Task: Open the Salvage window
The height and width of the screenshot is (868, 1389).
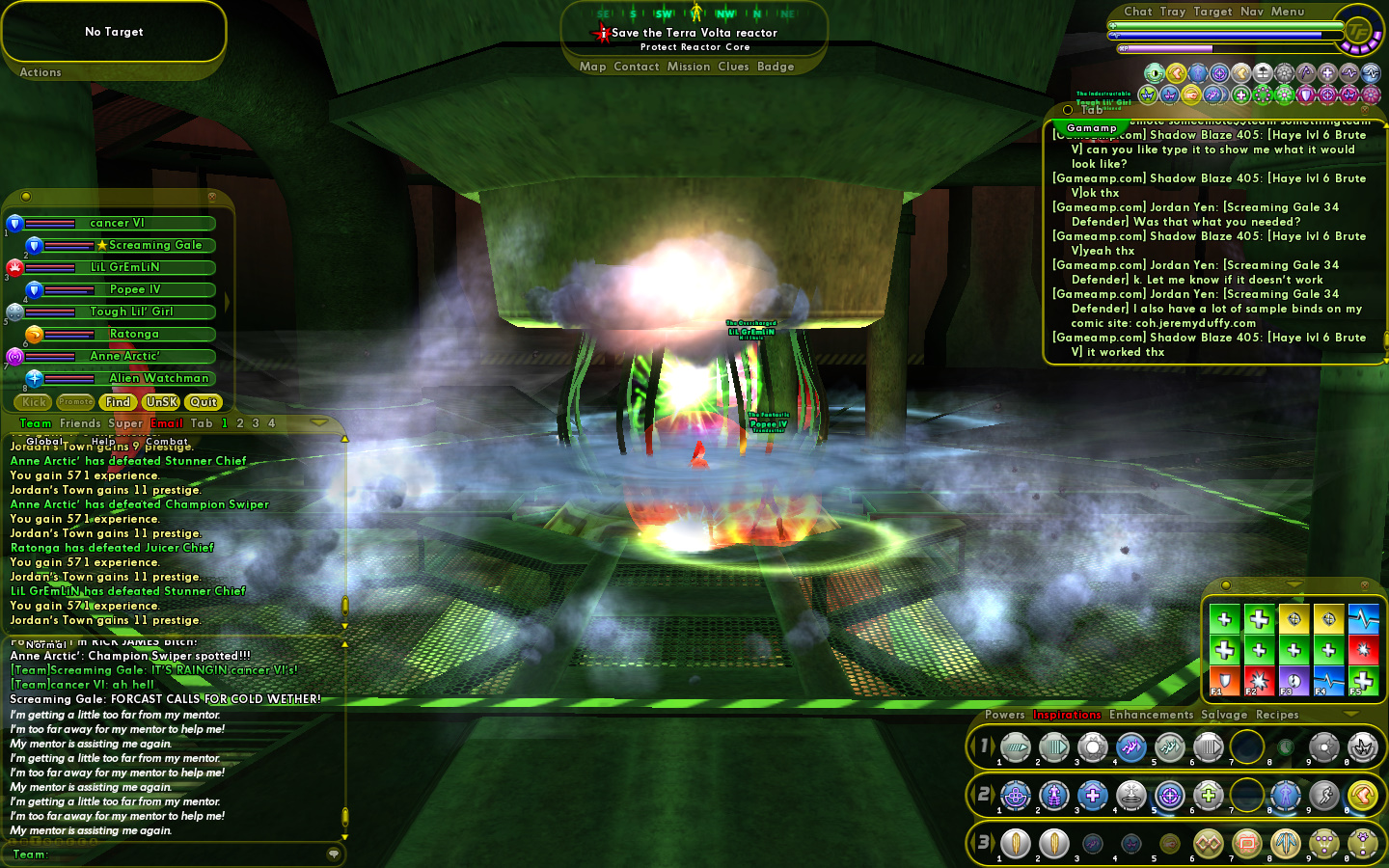Action: pos(1224,715)
